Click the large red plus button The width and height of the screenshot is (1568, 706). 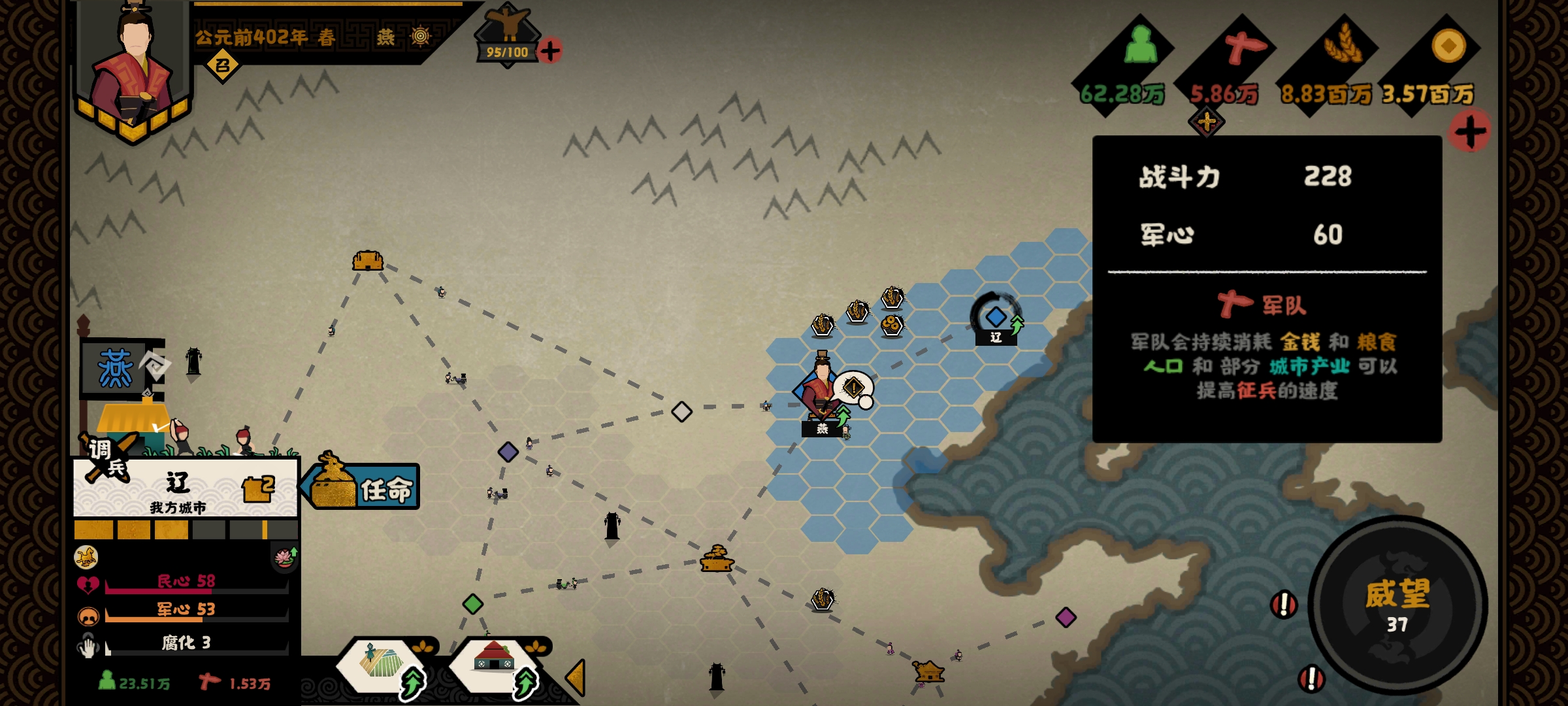click(1469, 131)
